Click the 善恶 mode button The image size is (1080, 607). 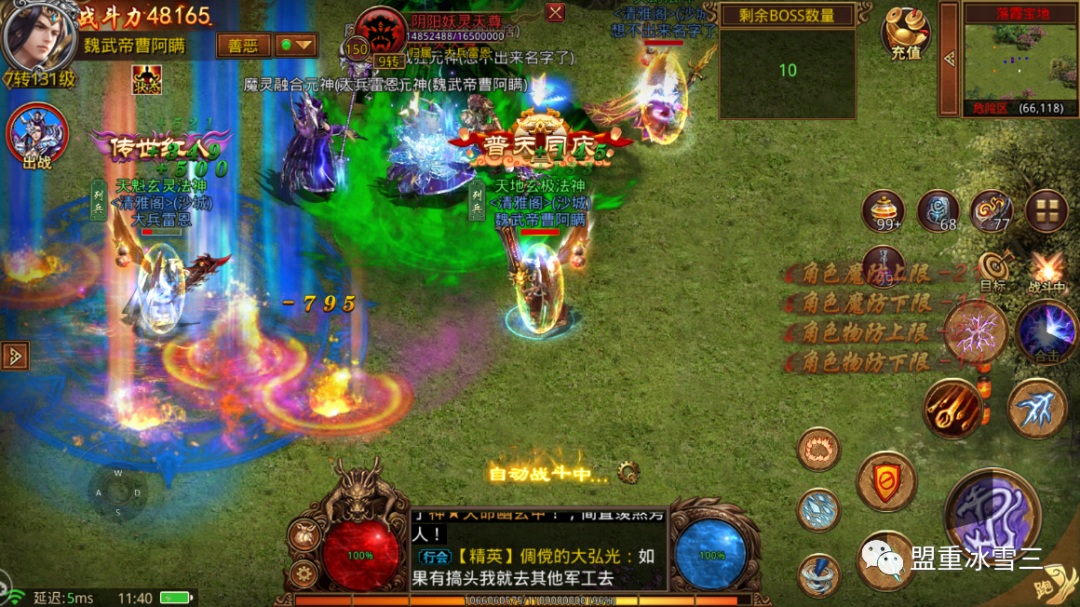(243, 46)
